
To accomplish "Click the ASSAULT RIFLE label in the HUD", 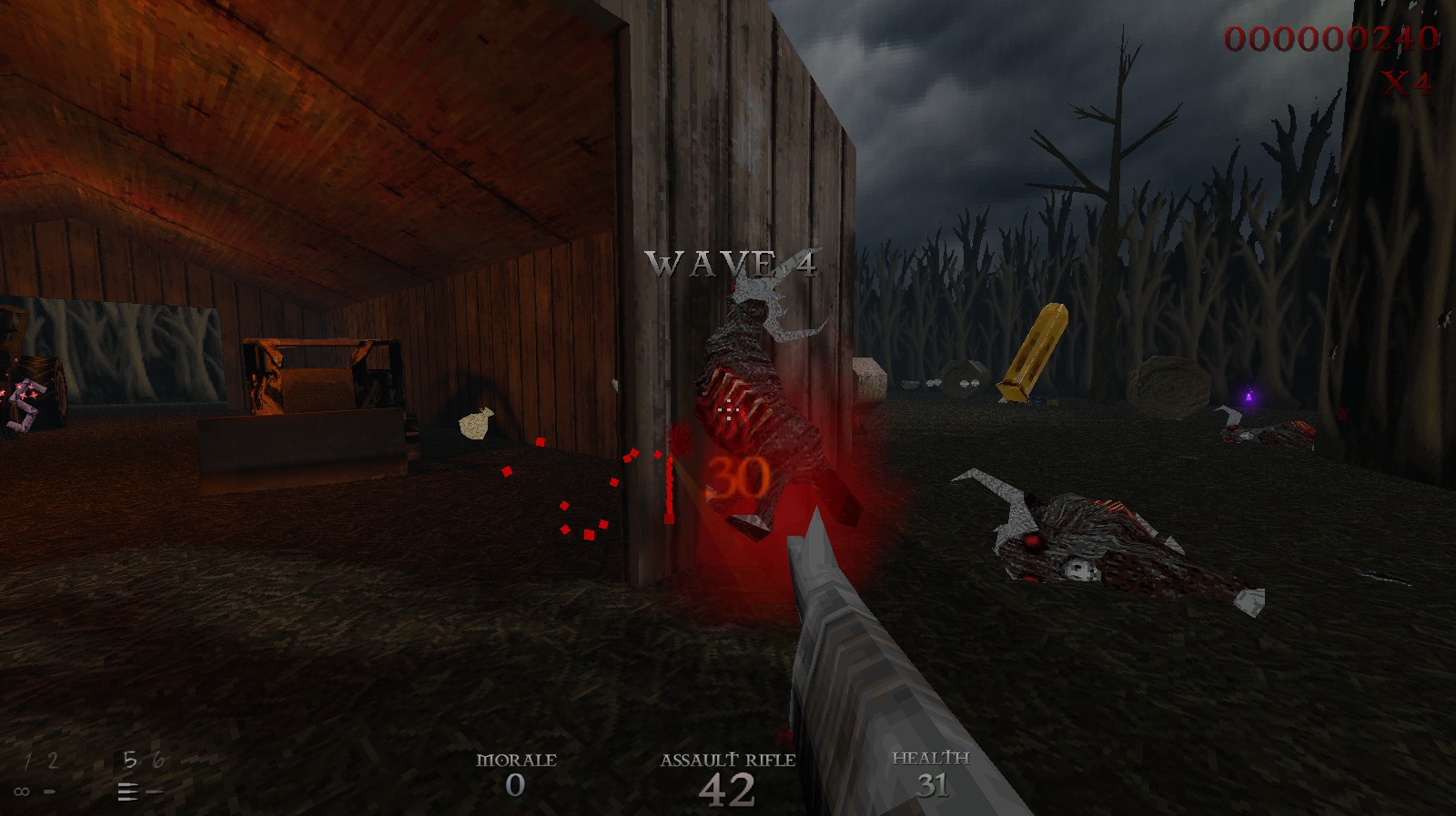I will (x=728, y=758).
